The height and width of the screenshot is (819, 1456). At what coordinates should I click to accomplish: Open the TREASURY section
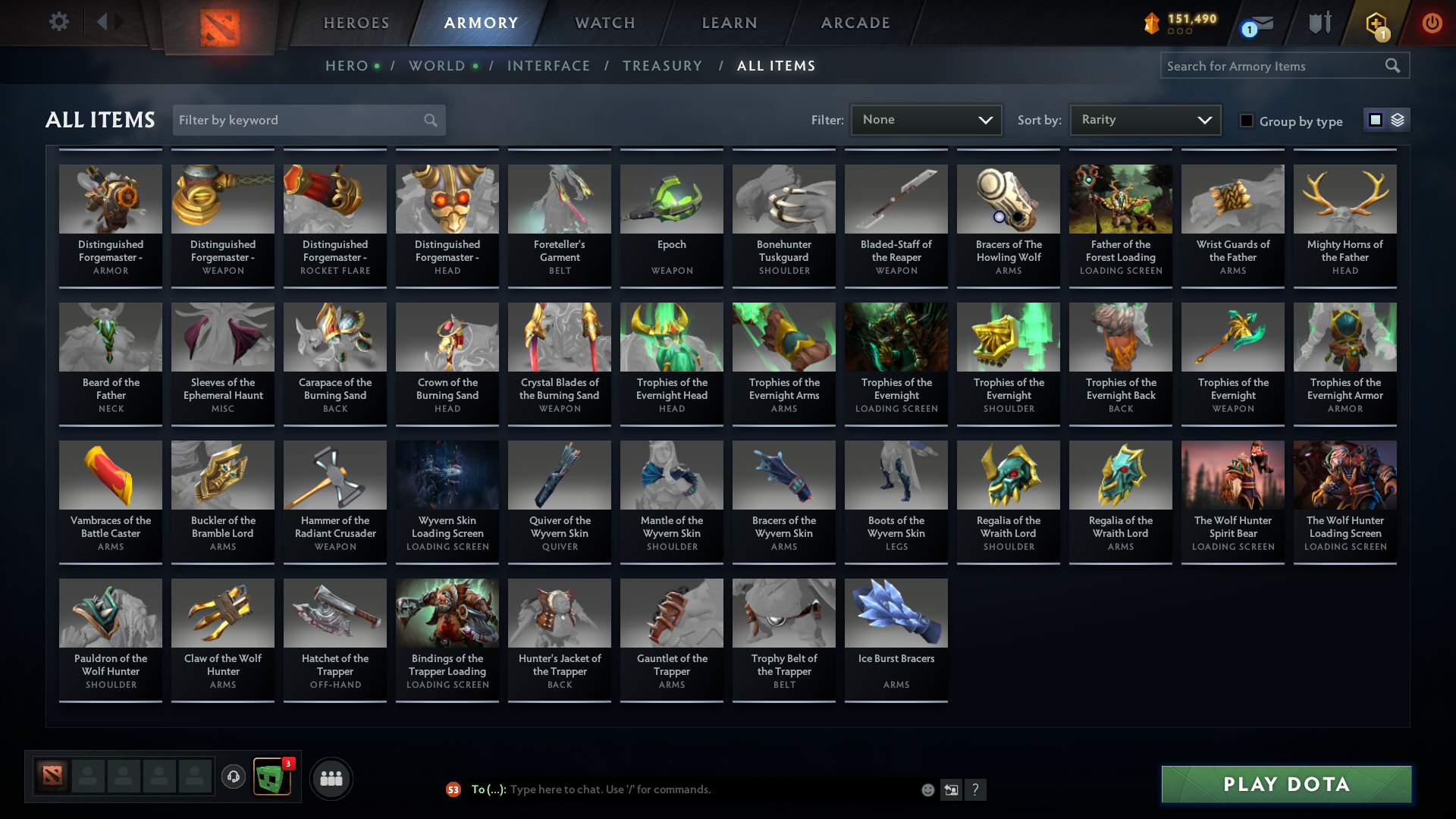tap(662, 66)
